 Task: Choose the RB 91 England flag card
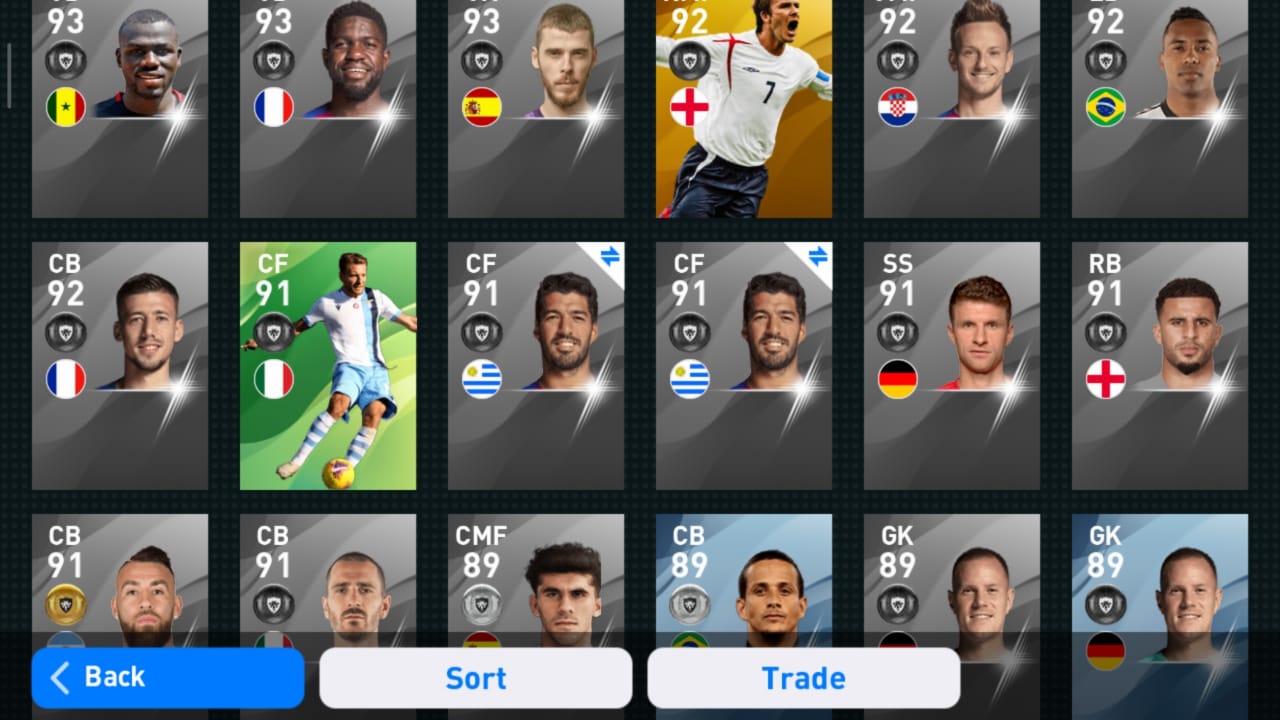click(x=1160, y=366)
